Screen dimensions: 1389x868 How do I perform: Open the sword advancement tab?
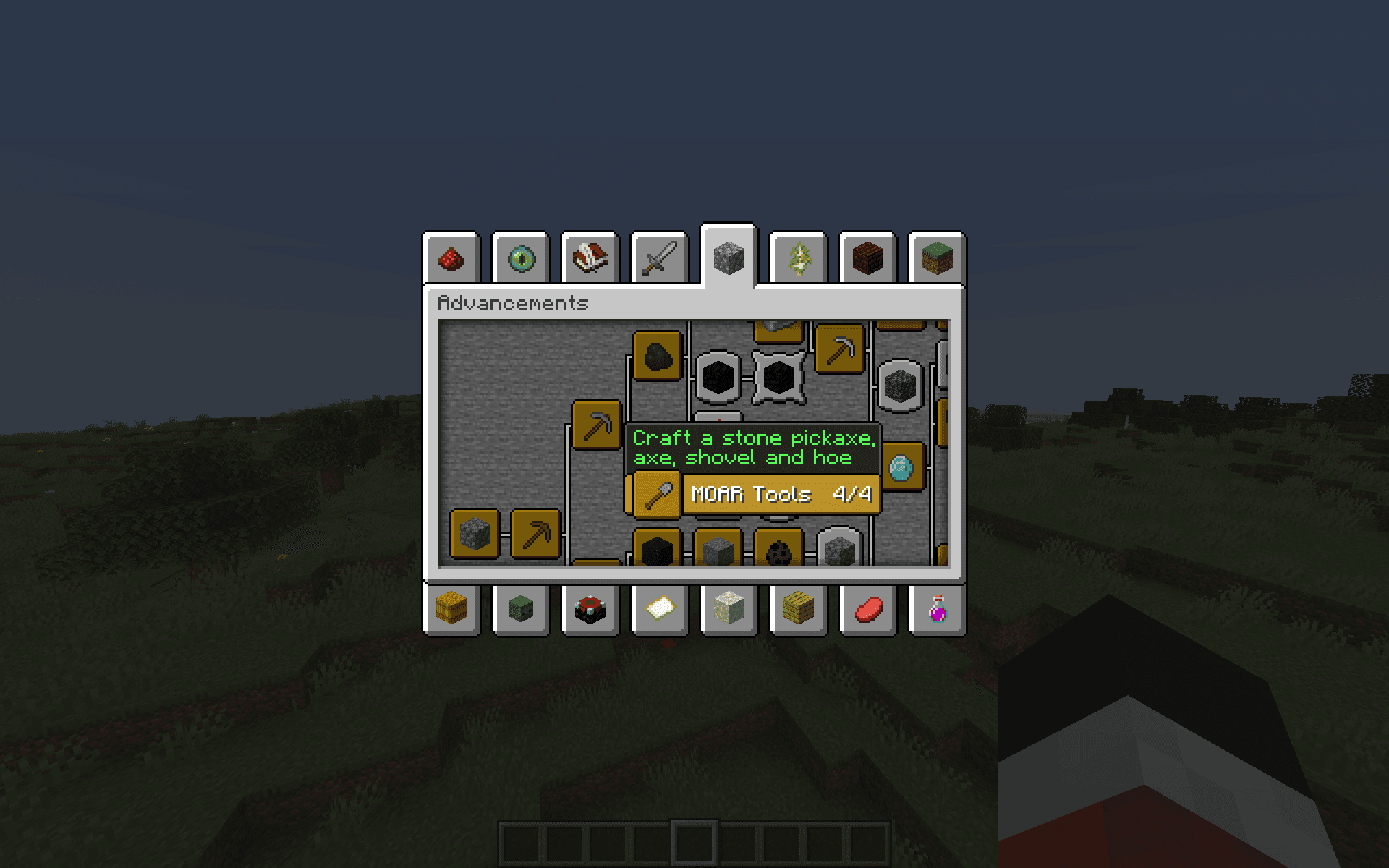(x=660, y=258)
